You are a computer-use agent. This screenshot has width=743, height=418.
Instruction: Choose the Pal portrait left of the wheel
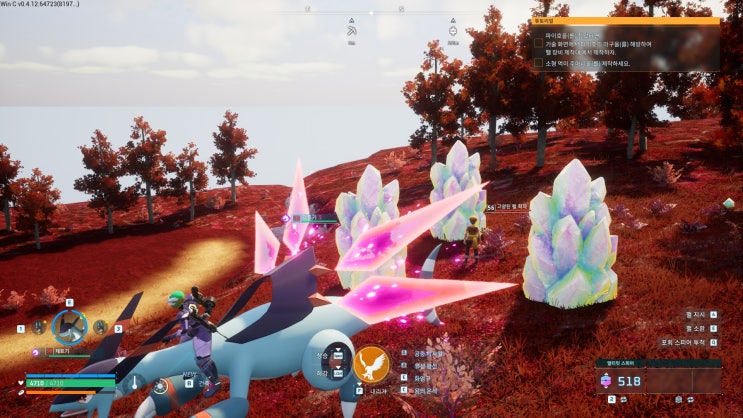(38, 327)
